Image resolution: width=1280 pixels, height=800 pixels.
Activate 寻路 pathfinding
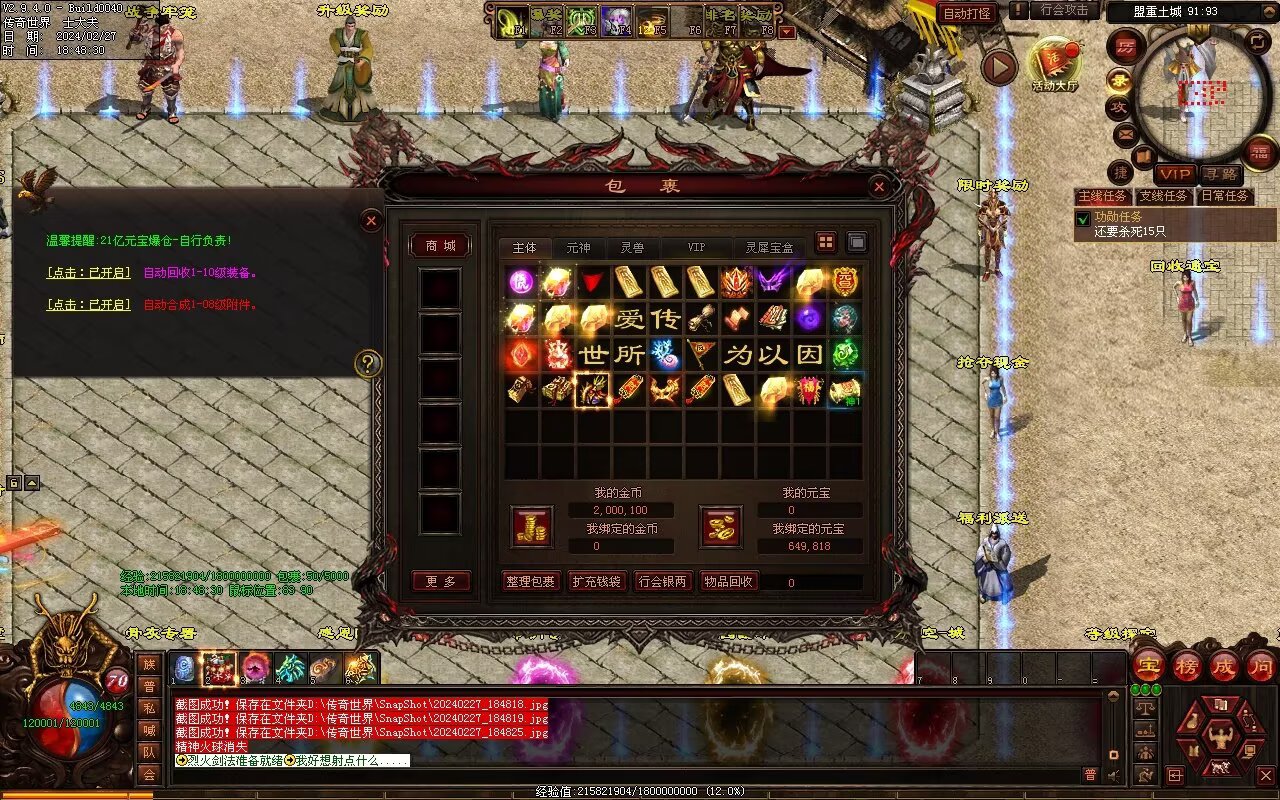1219,174
